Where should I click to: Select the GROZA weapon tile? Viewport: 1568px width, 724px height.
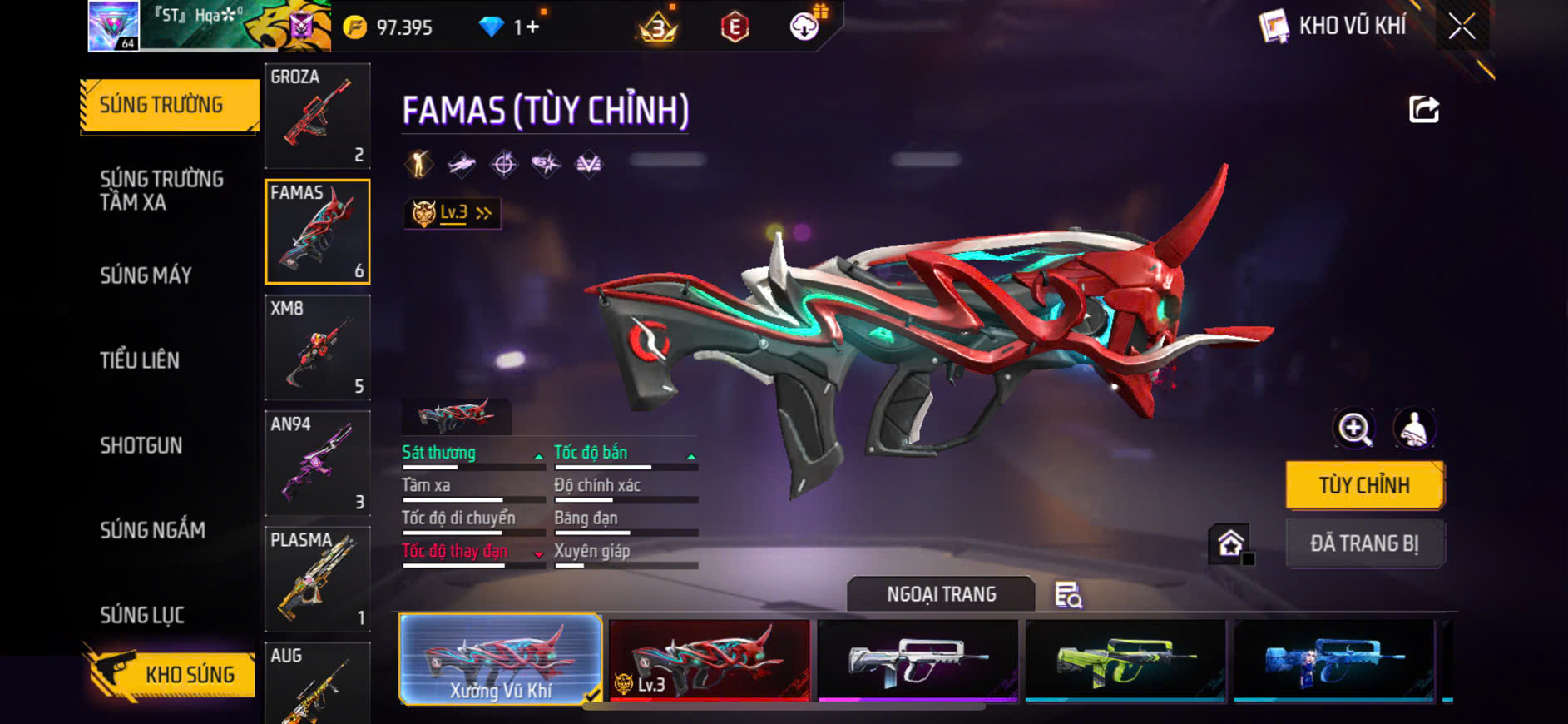(317, 116)
